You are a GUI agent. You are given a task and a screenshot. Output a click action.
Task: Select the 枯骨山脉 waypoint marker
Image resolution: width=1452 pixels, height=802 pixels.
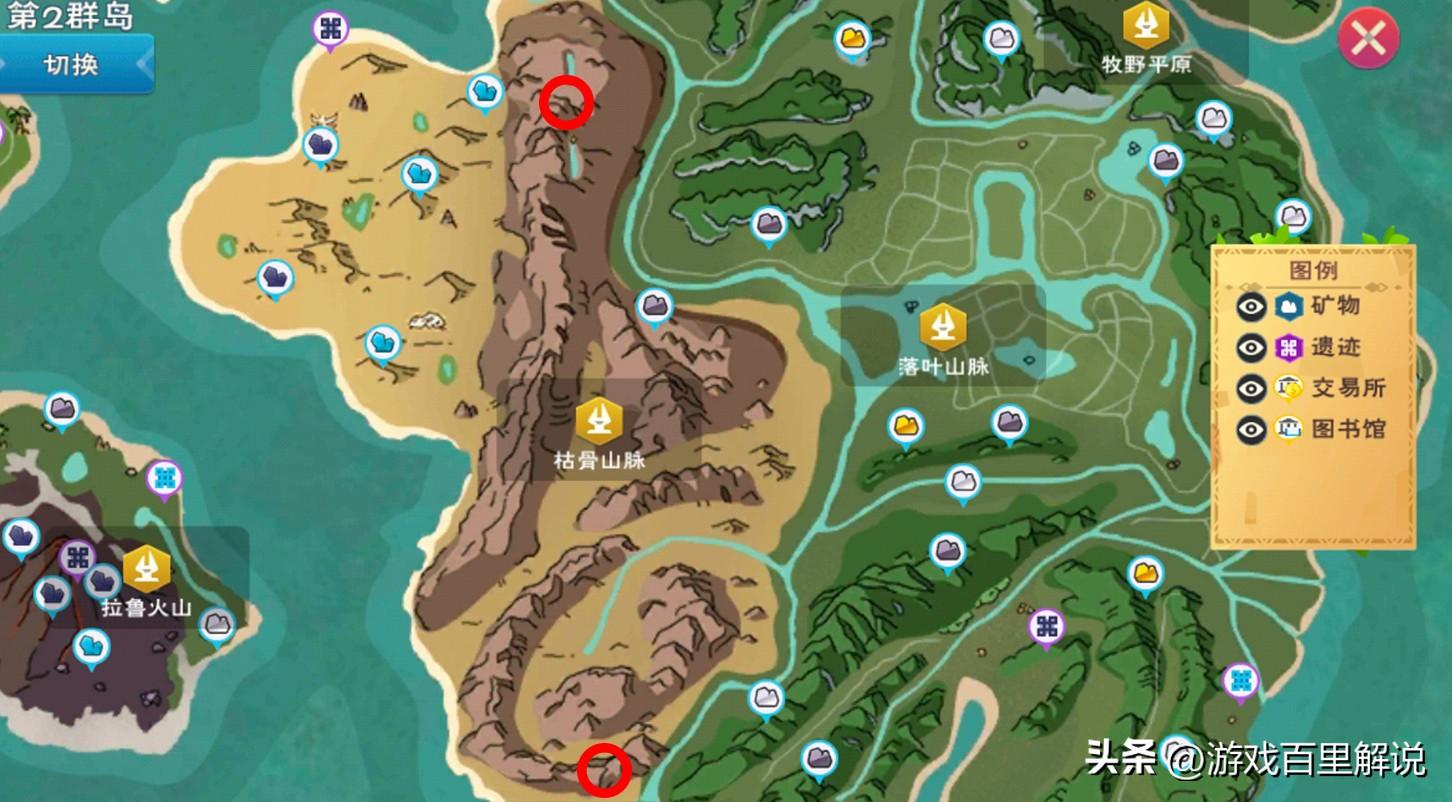599,421
